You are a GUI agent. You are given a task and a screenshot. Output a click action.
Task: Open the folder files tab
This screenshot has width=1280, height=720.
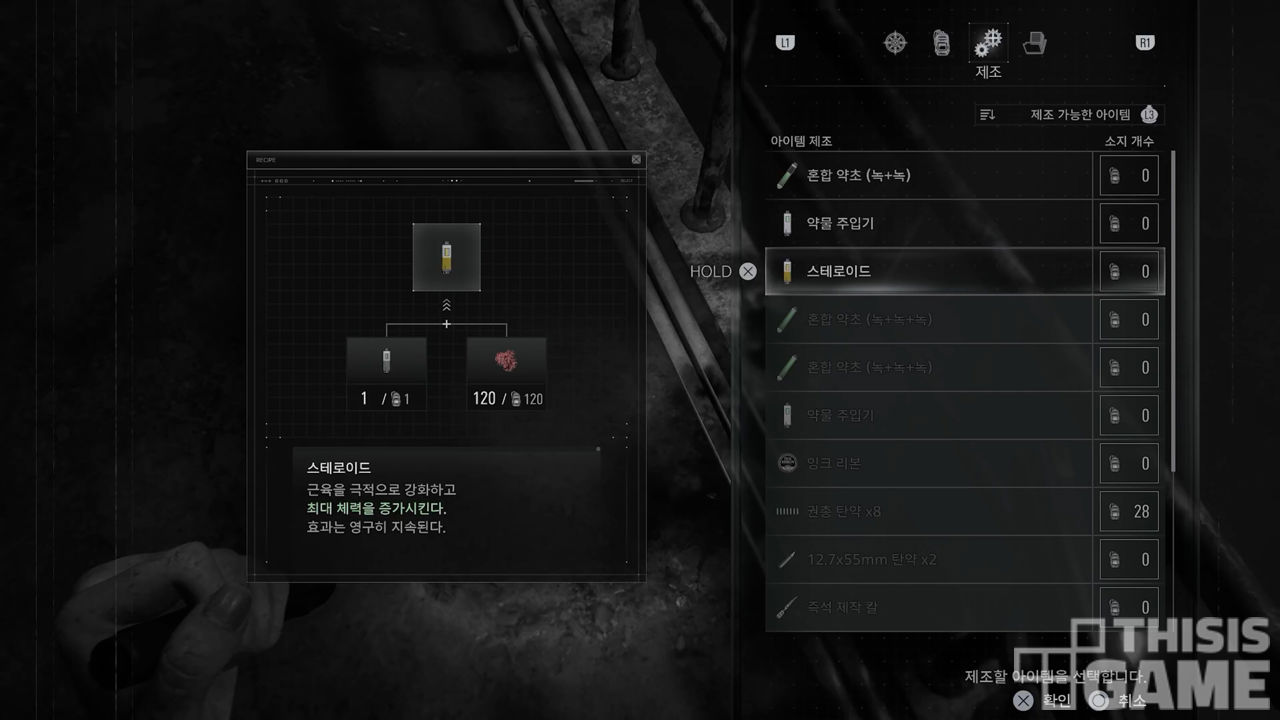point(1035,43)
